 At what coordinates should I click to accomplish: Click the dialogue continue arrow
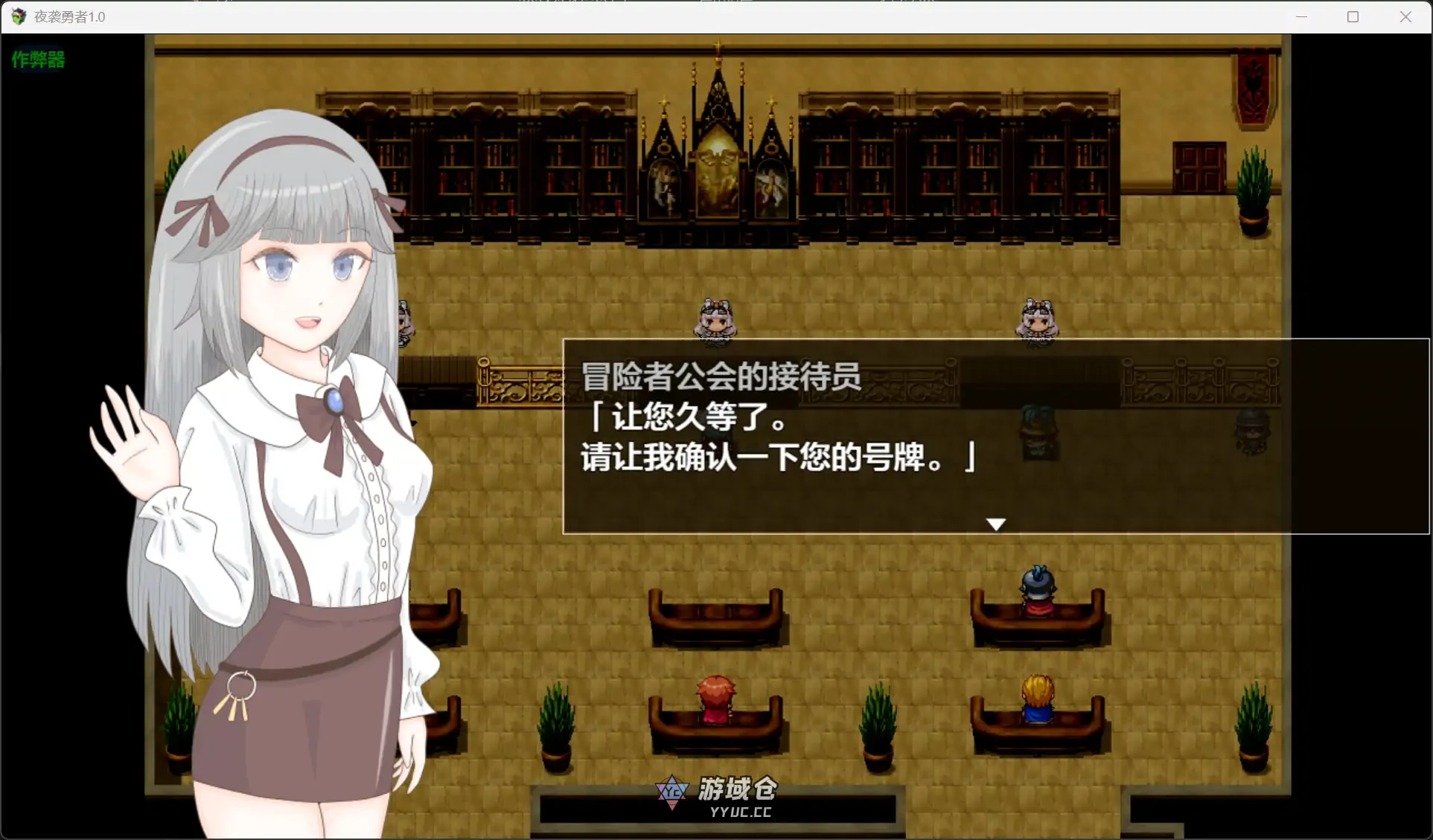pyautogui.click(x=996, y=523)
